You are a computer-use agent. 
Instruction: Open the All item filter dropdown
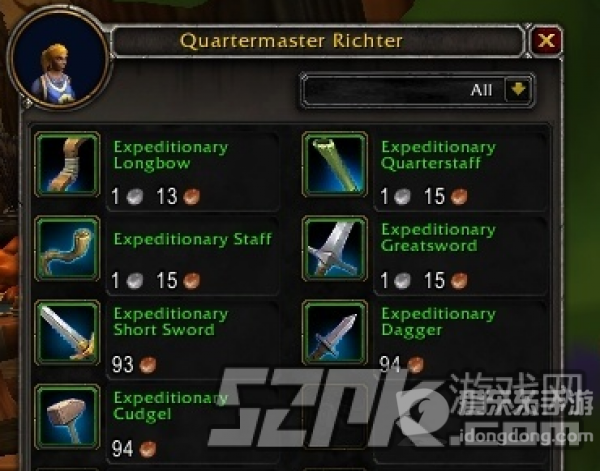[517, 90]
